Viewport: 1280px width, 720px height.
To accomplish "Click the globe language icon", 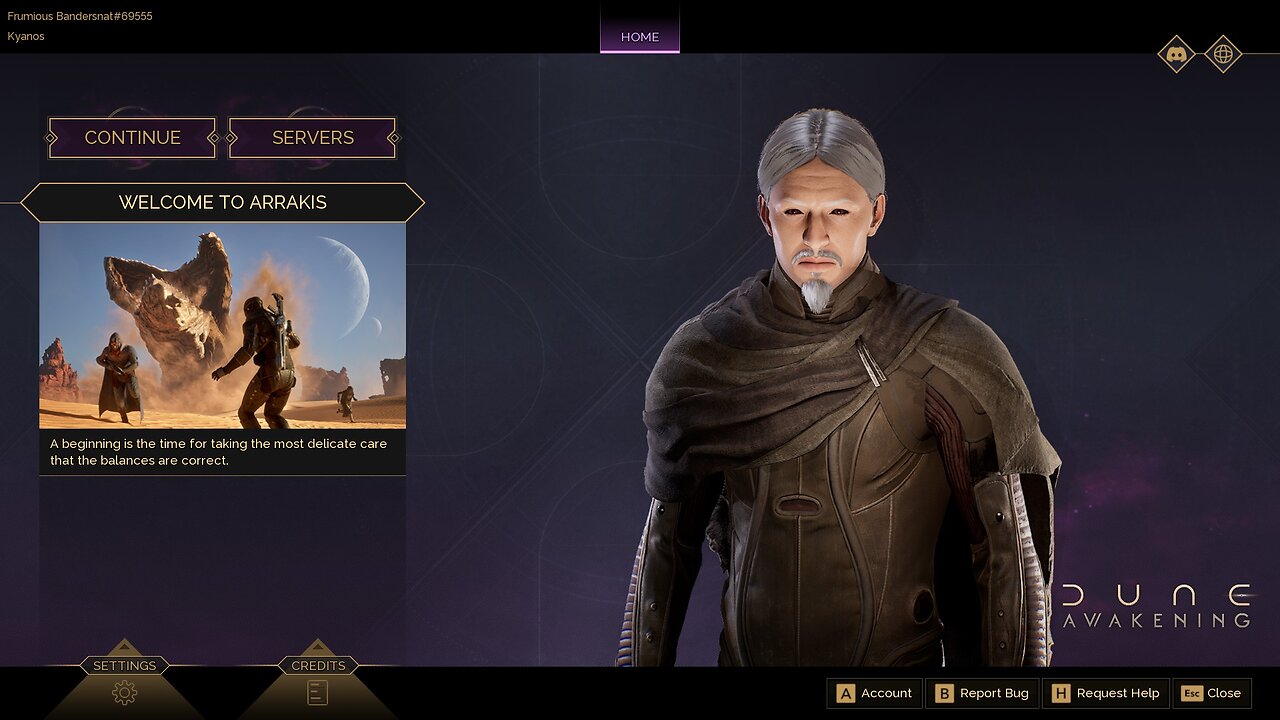I will tap(1223, 54).
